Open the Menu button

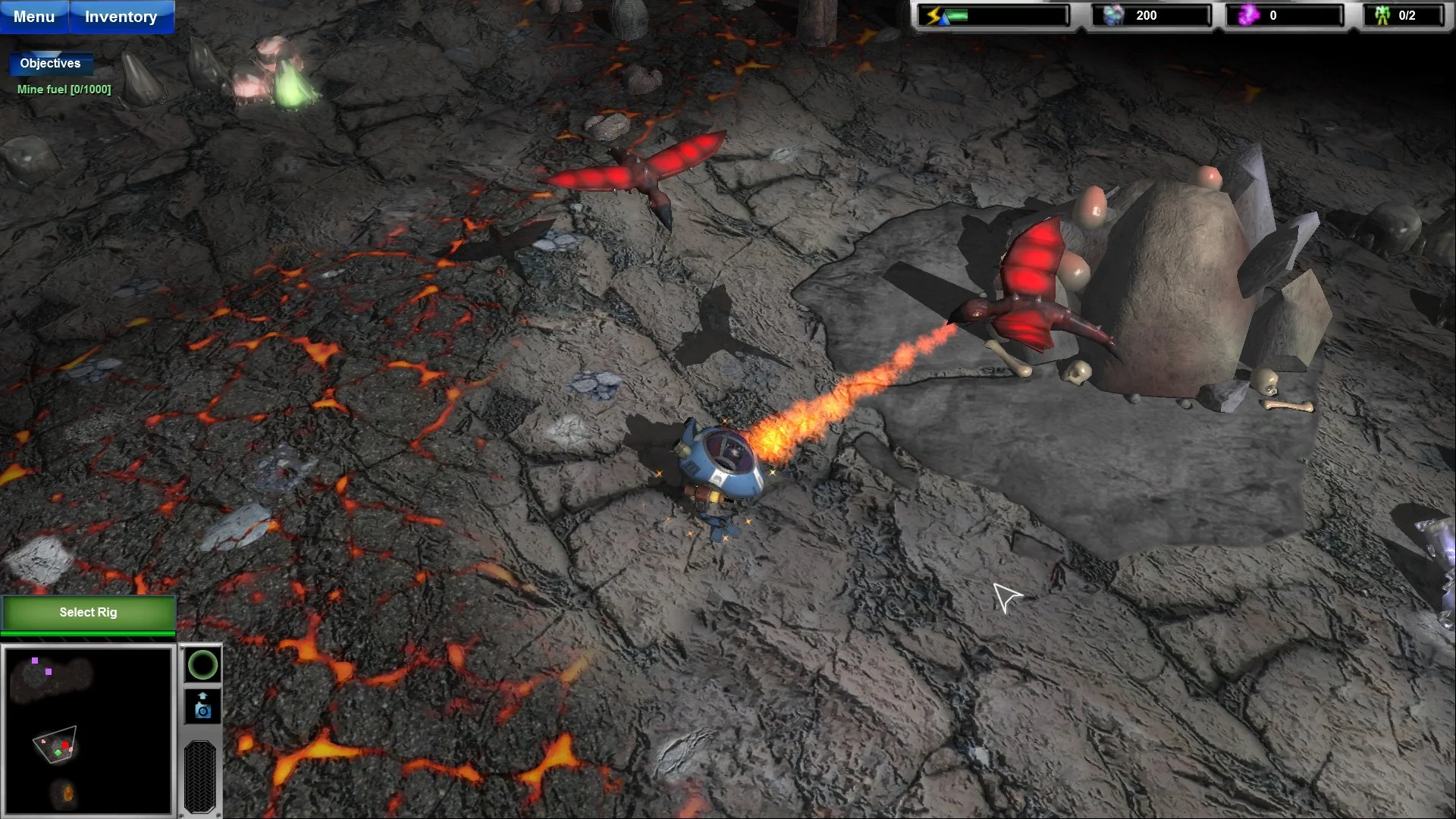(x=34, y=17)
